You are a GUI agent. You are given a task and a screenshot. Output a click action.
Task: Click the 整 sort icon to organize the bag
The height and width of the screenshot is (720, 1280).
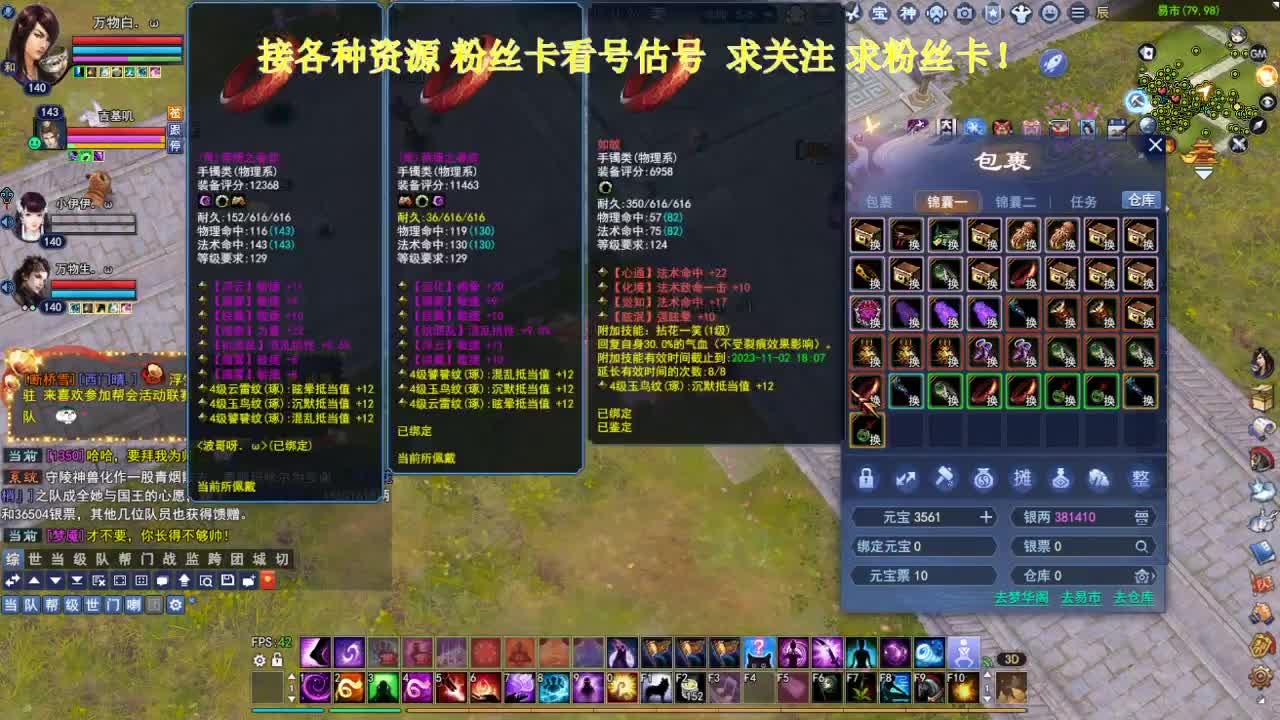tap(1142, 479)
